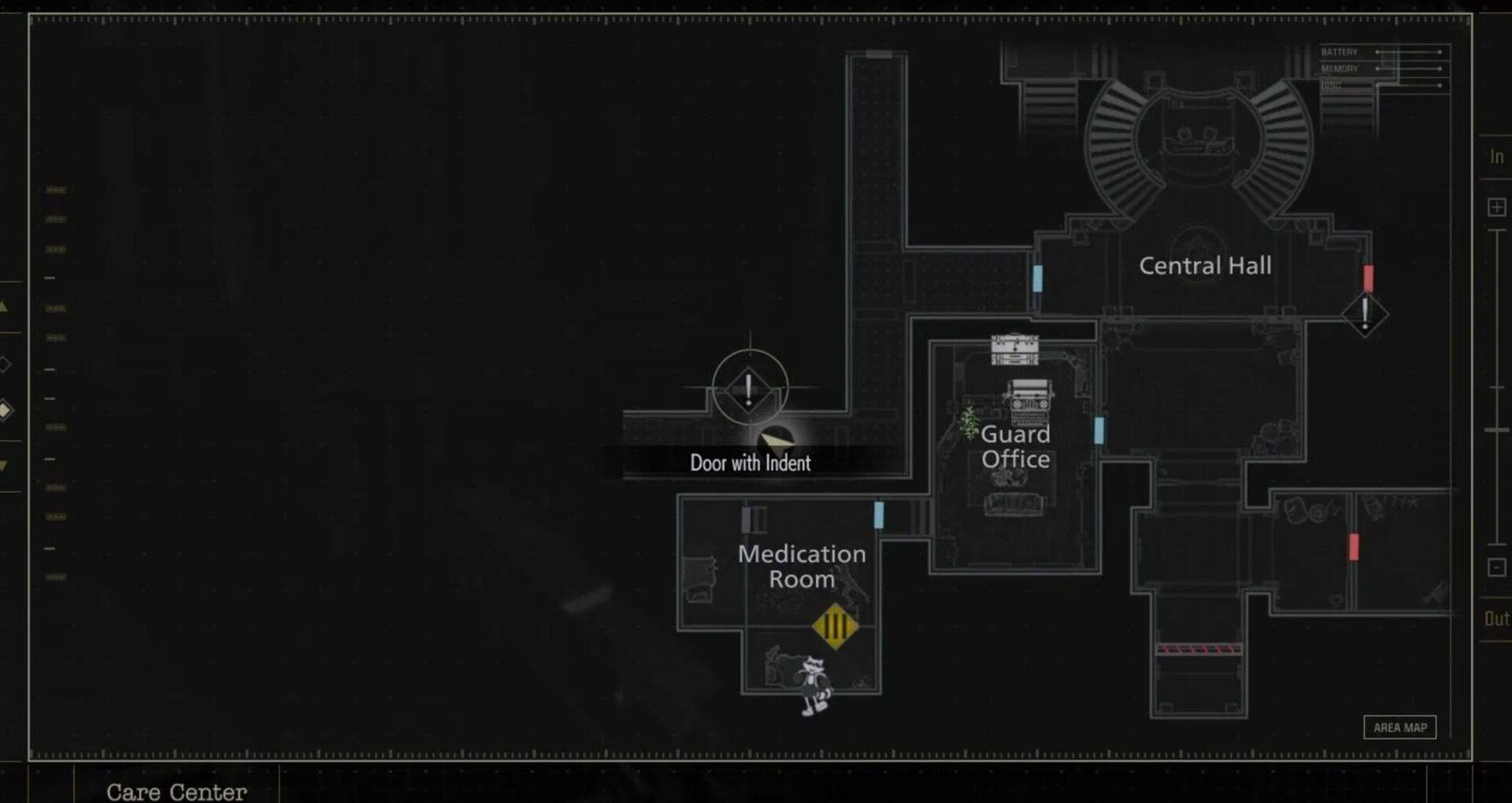Choose the Central Hall room label
Image resolution: width=1512 pixels, height=803 pixels.
[1205, 266]
